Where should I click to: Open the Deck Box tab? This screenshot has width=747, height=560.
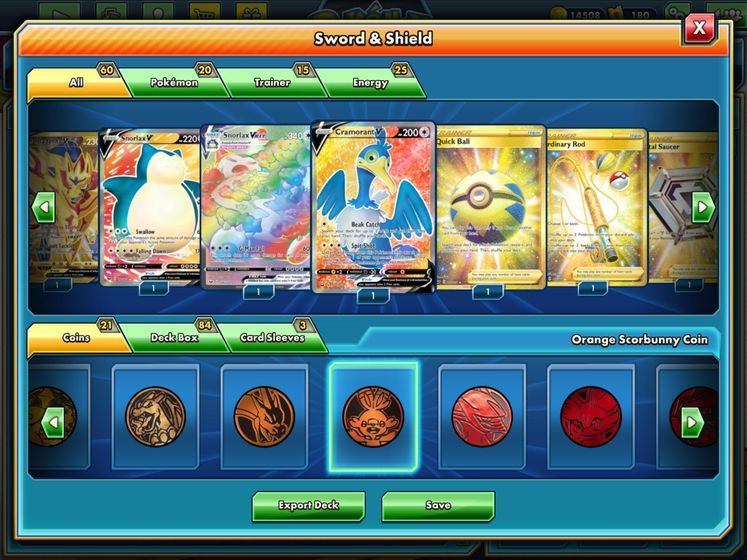pos(173,338)
